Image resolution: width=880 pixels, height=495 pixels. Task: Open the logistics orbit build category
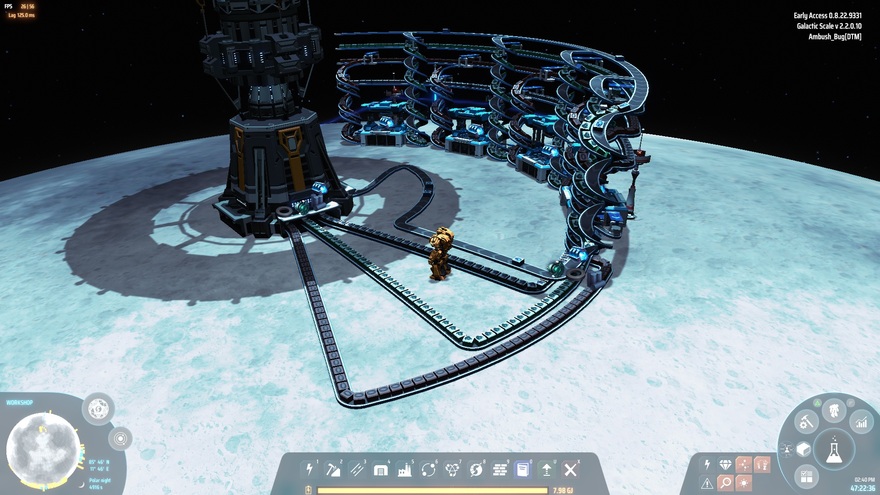pos(429,469)
